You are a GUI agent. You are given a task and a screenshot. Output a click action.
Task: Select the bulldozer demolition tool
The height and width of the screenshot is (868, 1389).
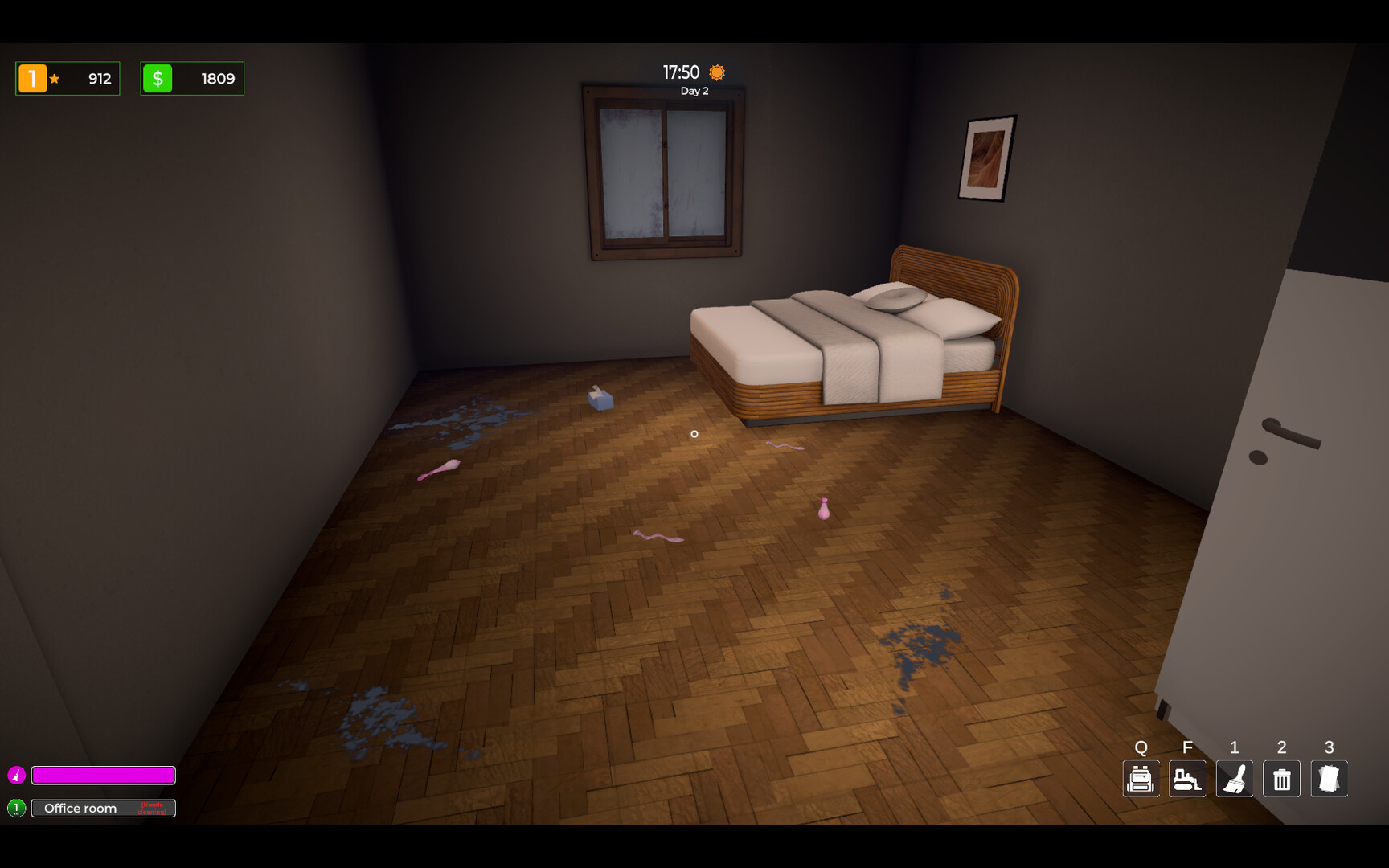(1187, 778)
